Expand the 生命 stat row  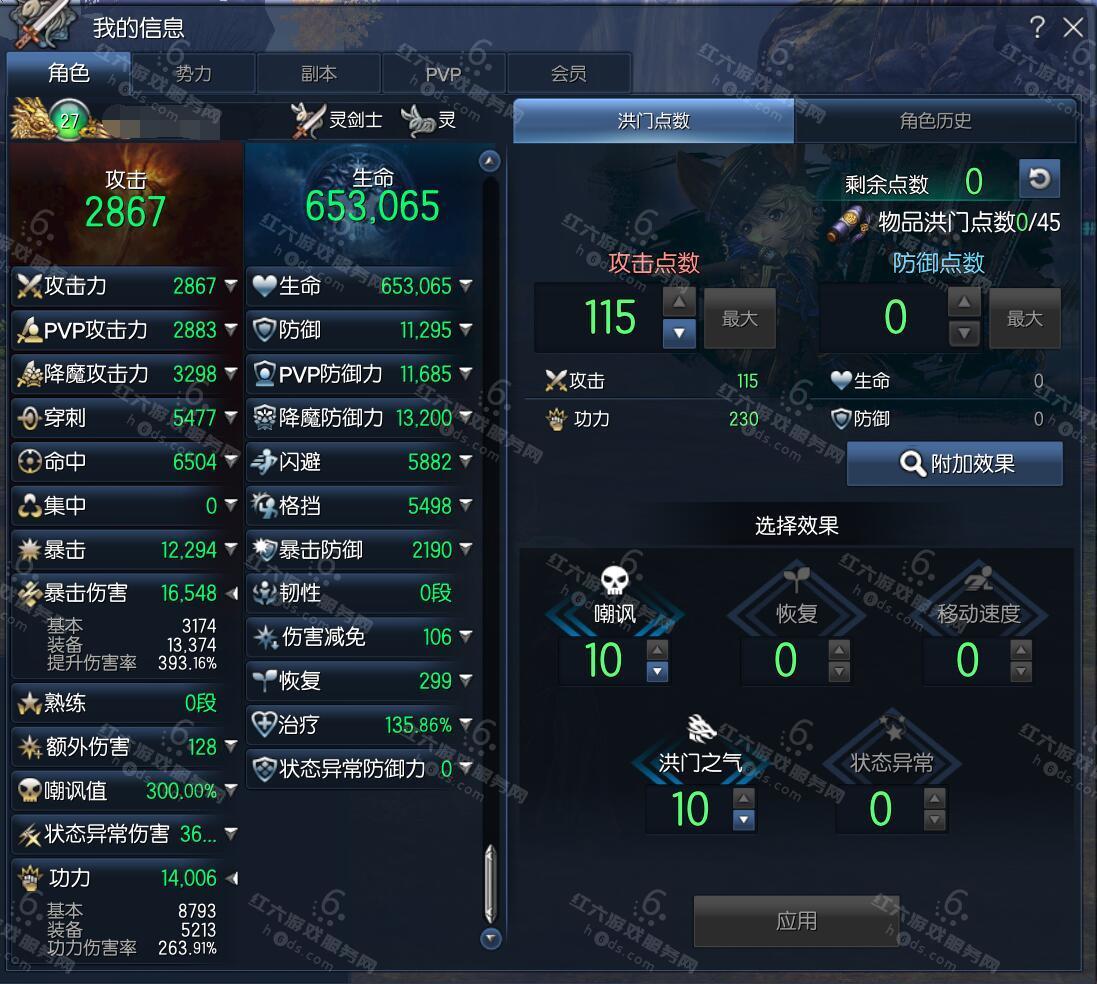tap(465, 286)
